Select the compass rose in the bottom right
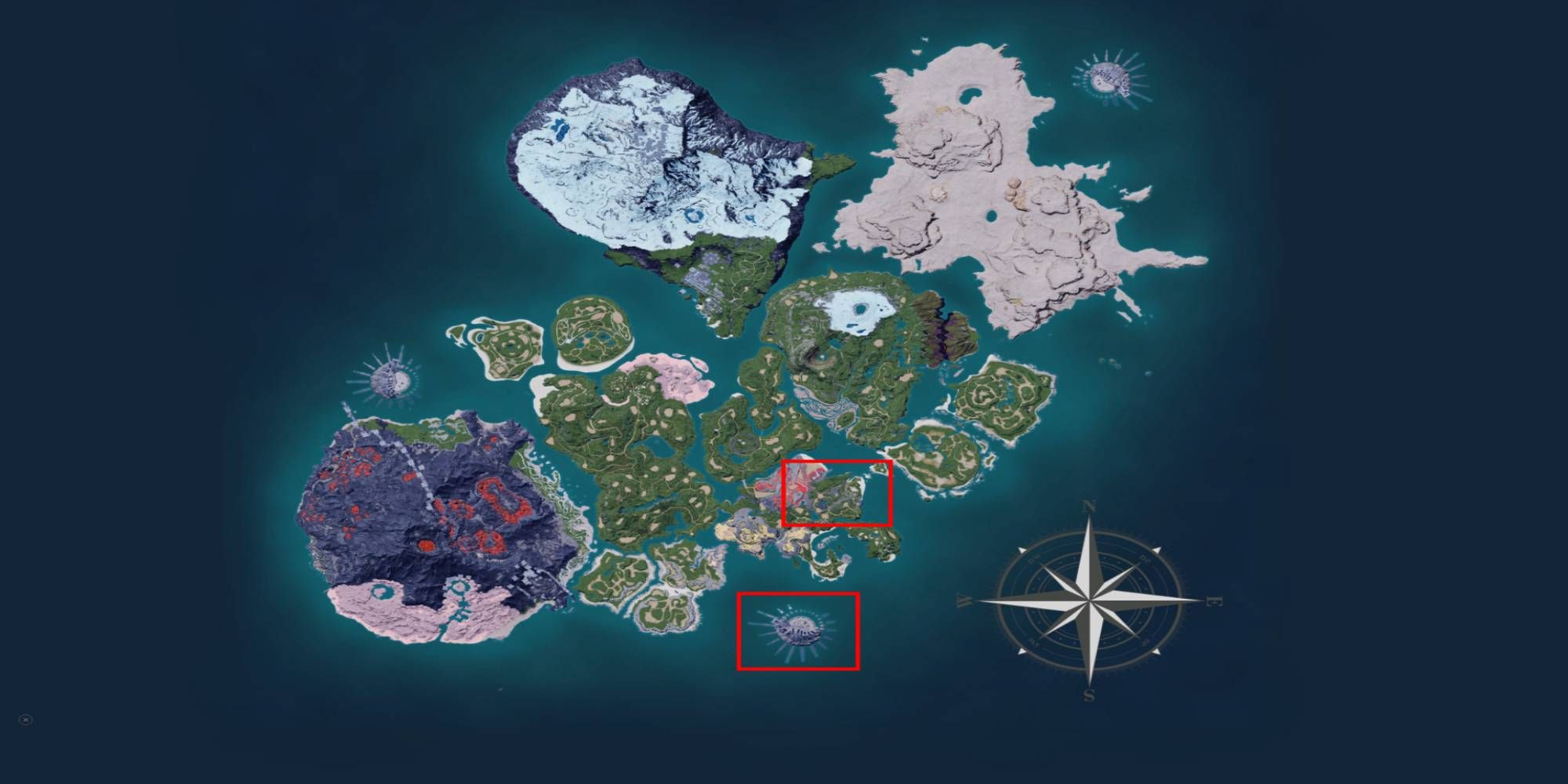The width and height of the screenshot is (1568, 784). [x=1088, y=600]
